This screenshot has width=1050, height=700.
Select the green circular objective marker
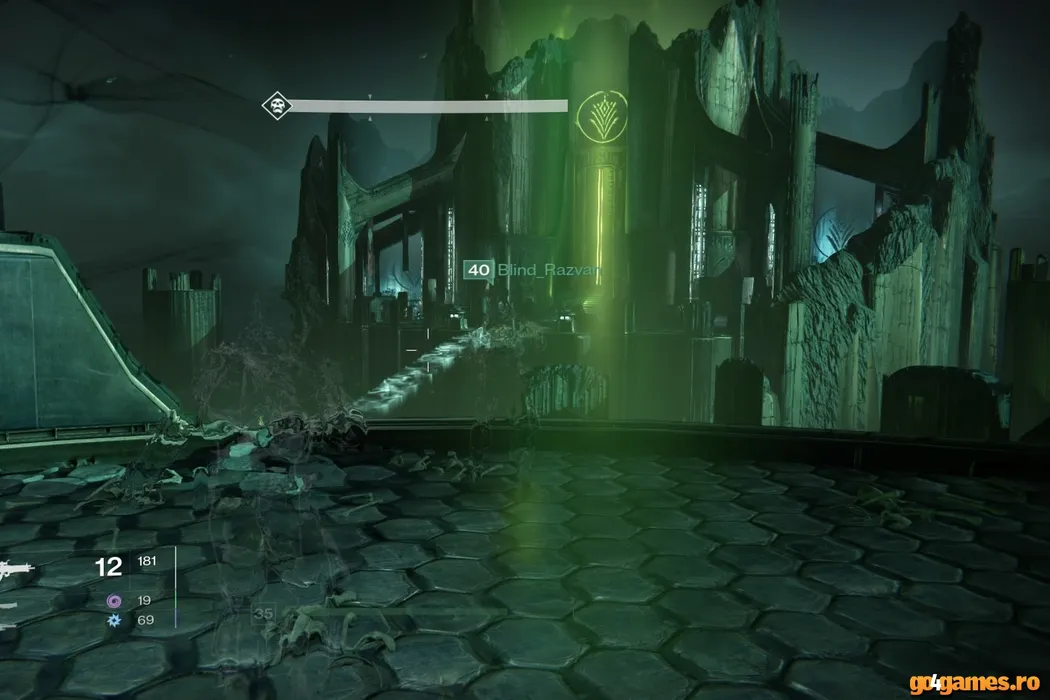pos(604,115)
